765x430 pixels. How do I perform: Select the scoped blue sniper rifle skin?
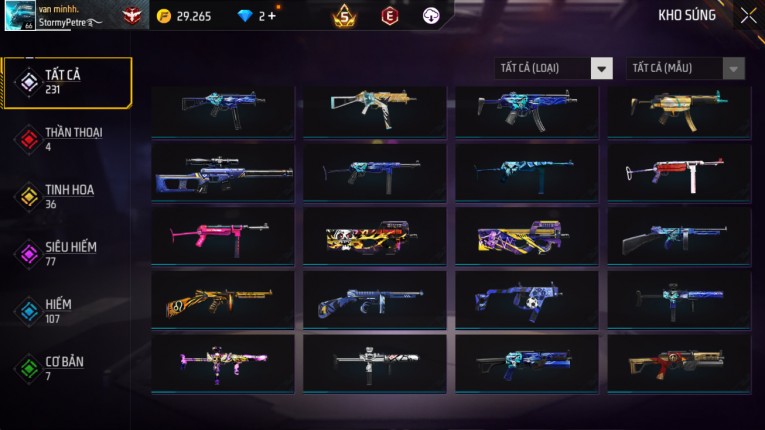click(x=223, y=172)
